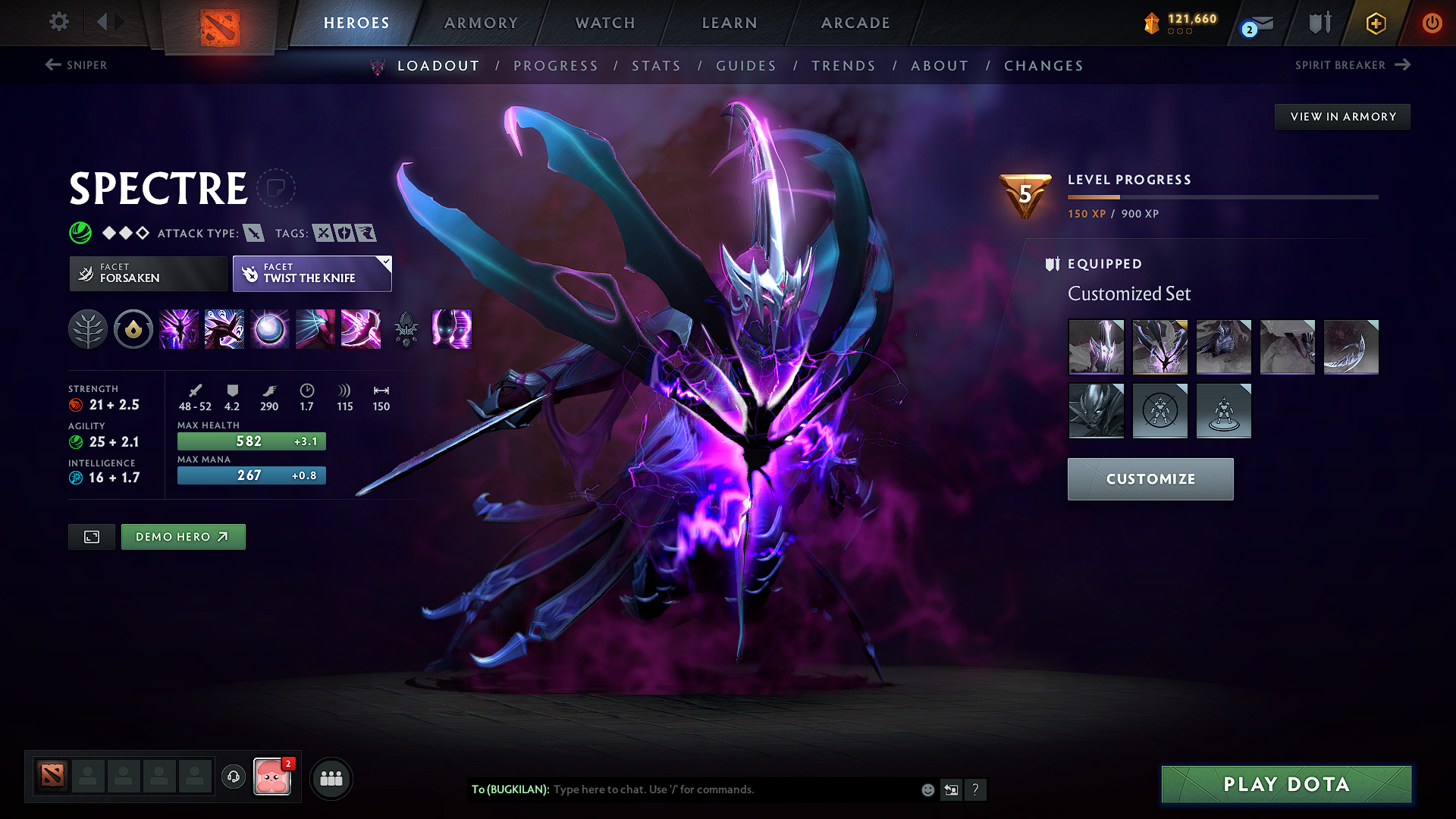Image resolution: width=1456 pixels, height=819 pixels.
Task: Open the emoticon picker in the chat bar
Action: click(x=927, y=789)
